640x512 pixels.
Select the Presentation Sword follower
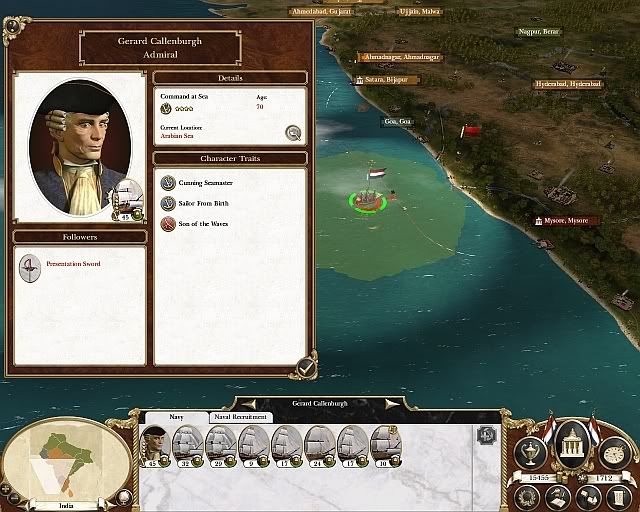(31, 265)
